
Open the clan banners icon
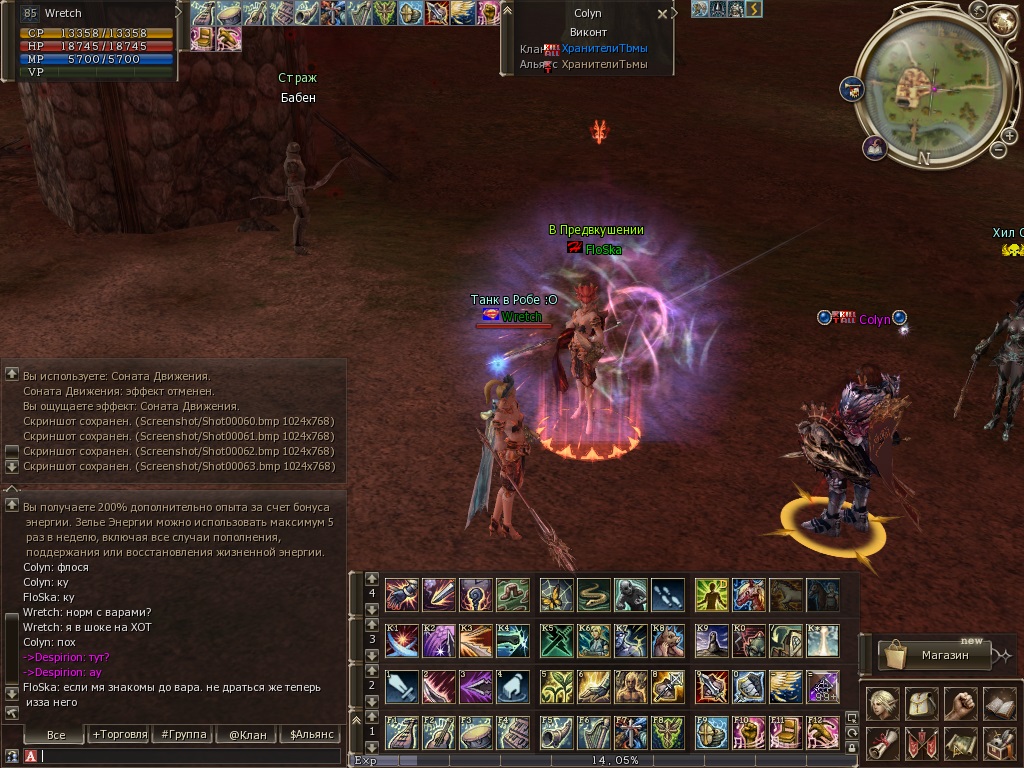point(920,742)
